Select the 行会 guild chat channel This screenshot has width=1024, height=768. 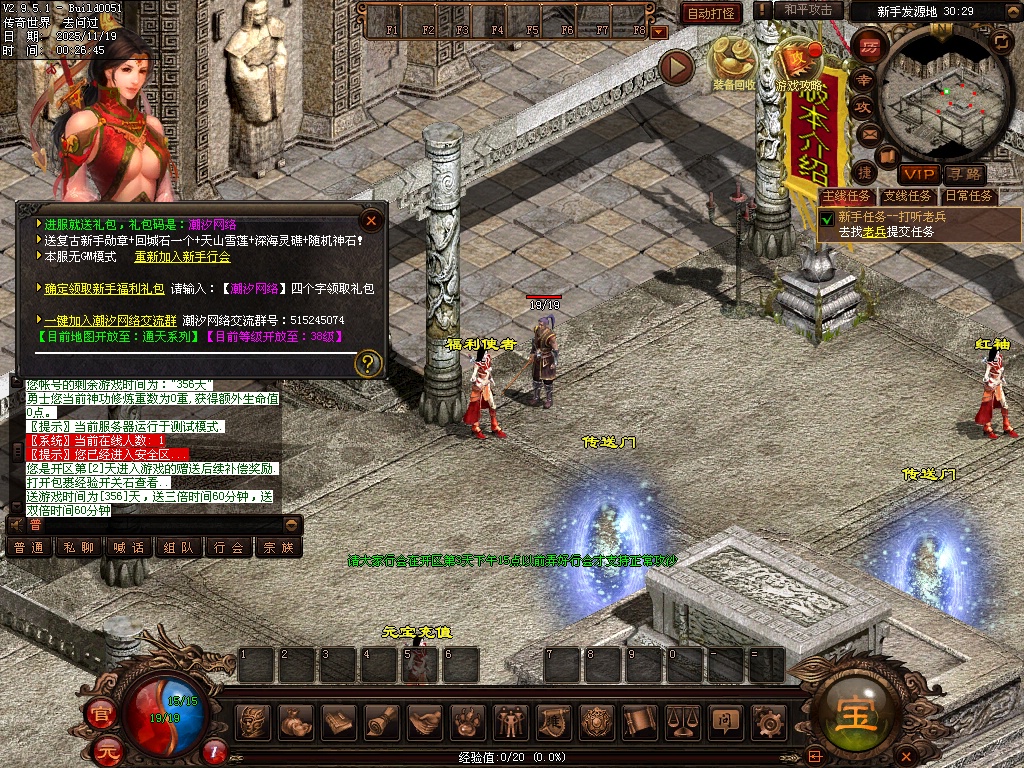pyautogui.click(x=229, y=547)
